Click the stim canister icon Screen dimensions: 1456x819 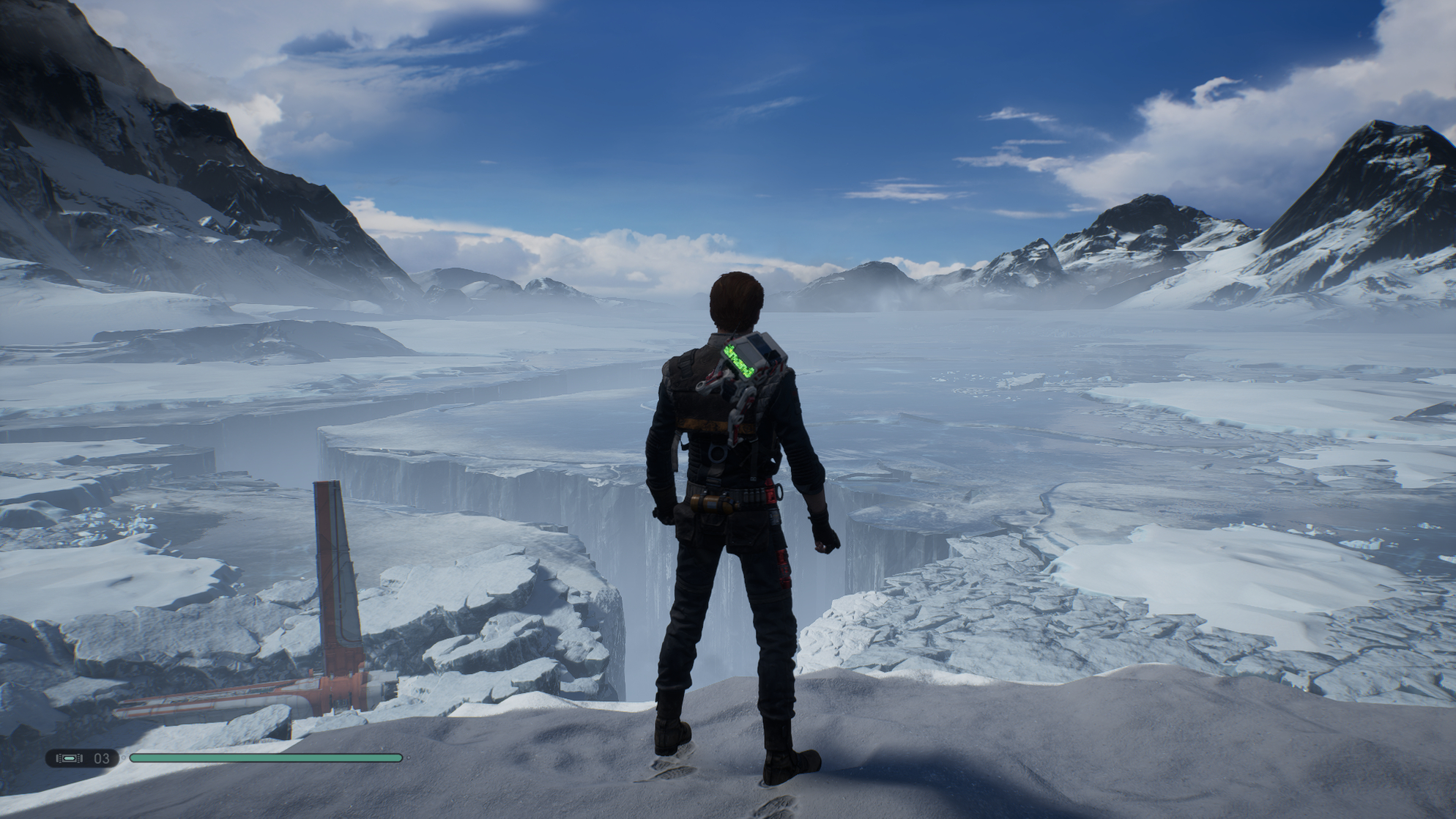point(70,758)
